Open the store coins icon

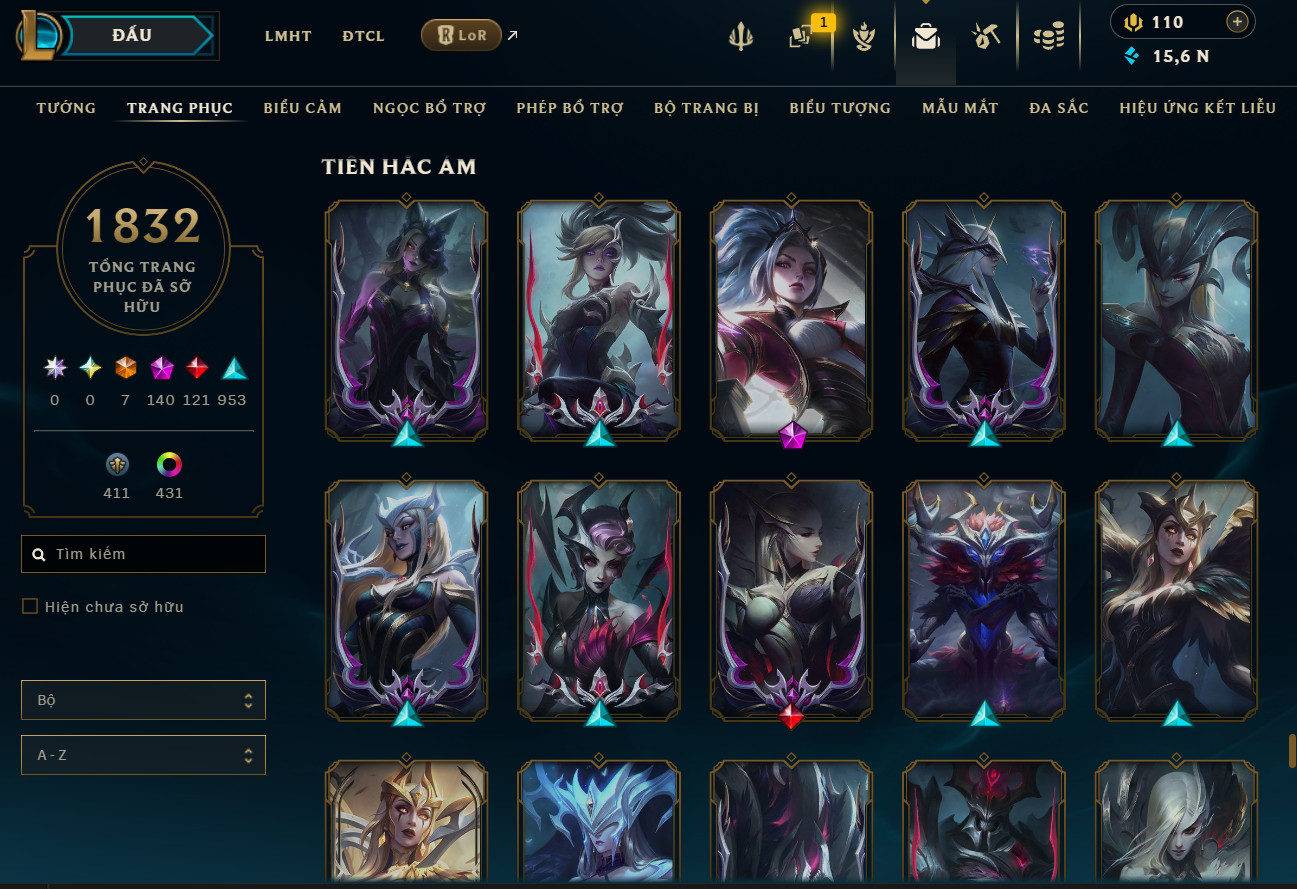1049,37
